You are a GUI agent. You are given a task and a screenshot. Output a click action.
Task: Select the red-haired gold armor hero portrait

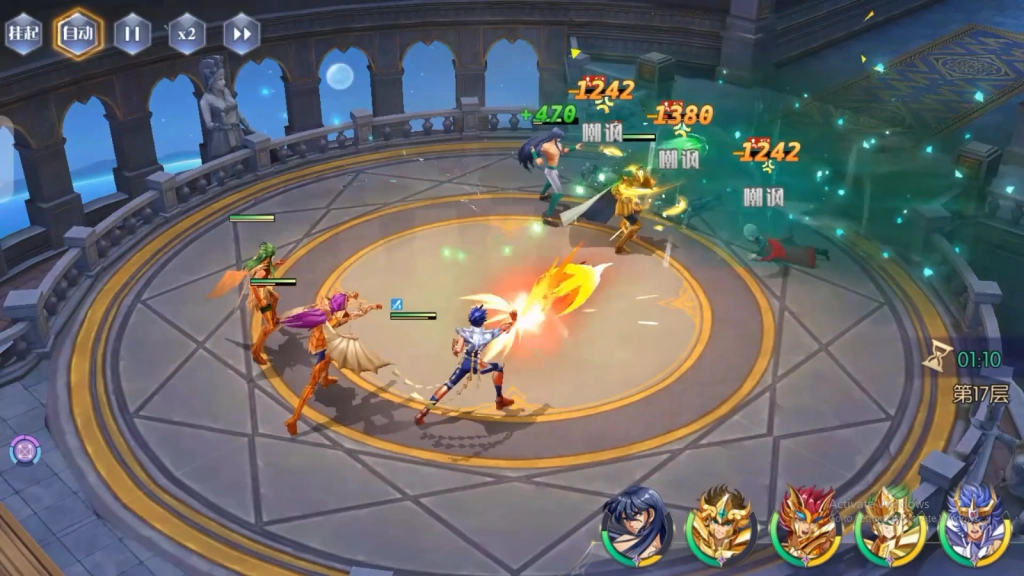click(x=804, y=524)
